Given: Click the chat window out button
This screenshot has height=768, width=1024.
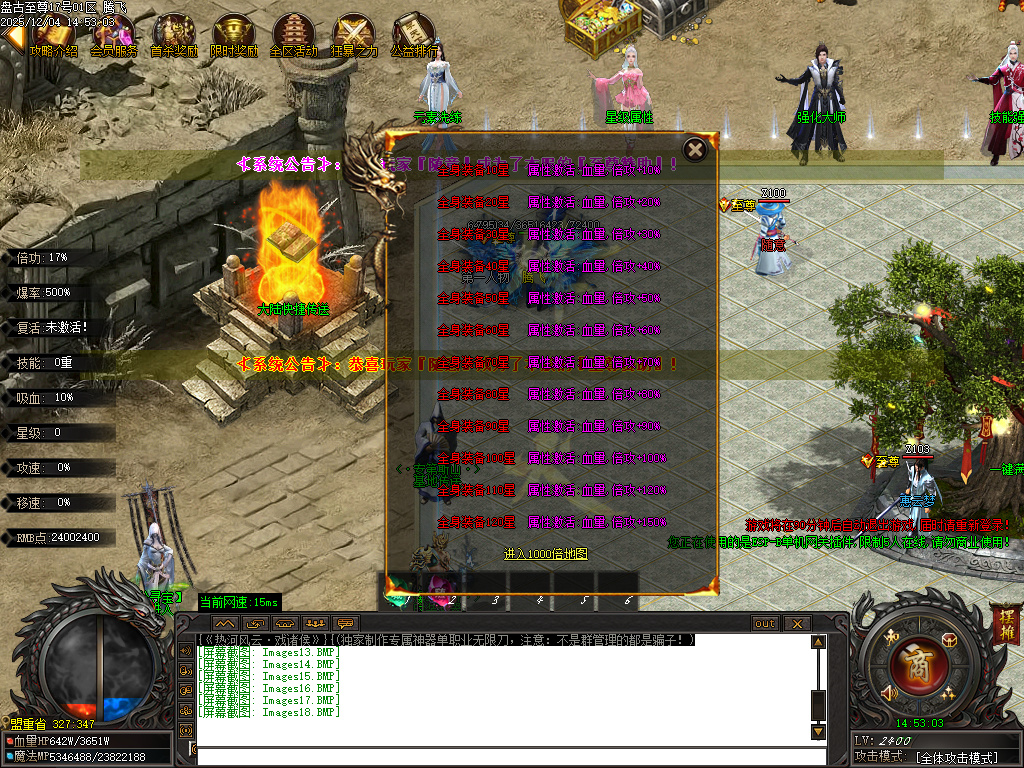Looking at the screenshot, I should pyautogui.click(x=765, y=623).
